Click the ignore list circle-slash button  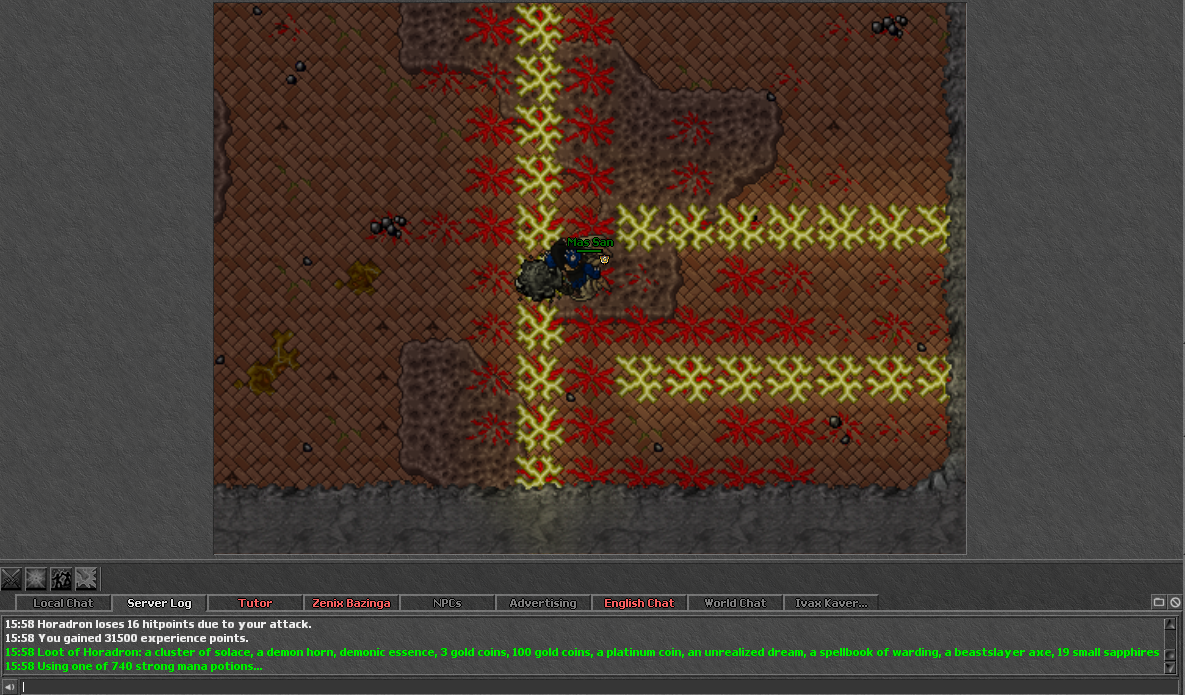(1175, 602)
